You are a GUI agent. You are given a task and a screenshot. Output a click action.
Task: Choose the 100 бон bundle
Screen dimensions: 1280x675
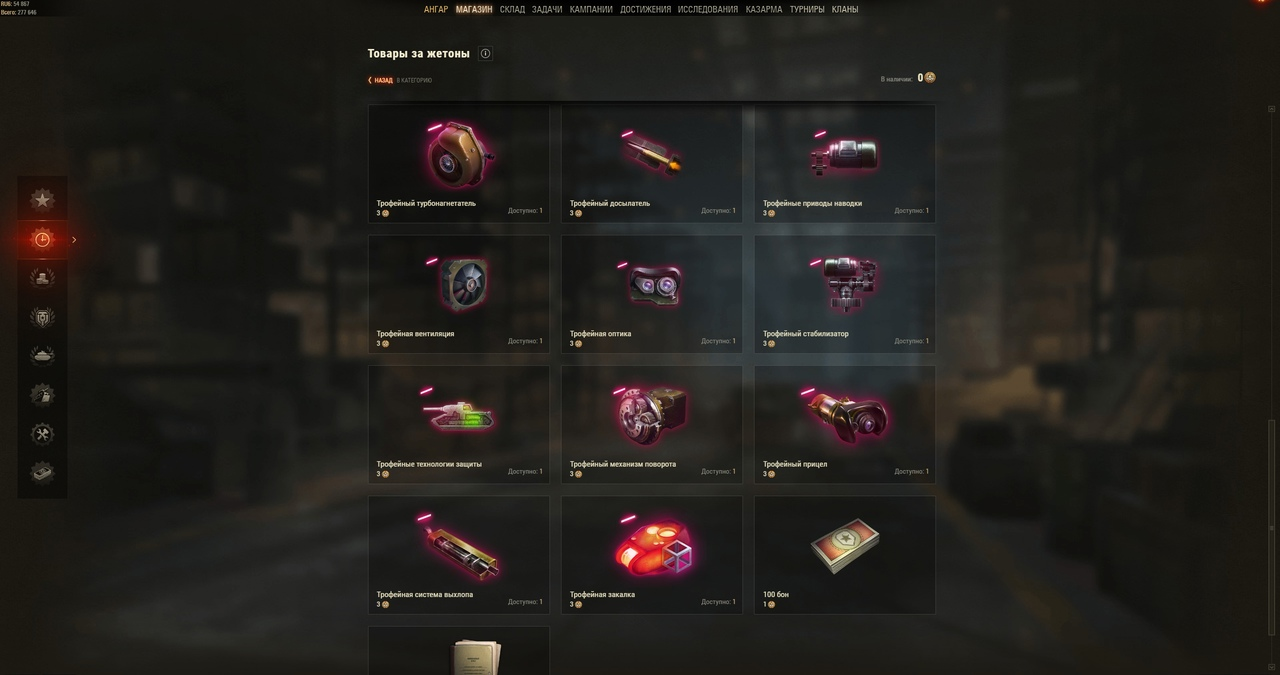pyautogui.click(x=845, y=553)
